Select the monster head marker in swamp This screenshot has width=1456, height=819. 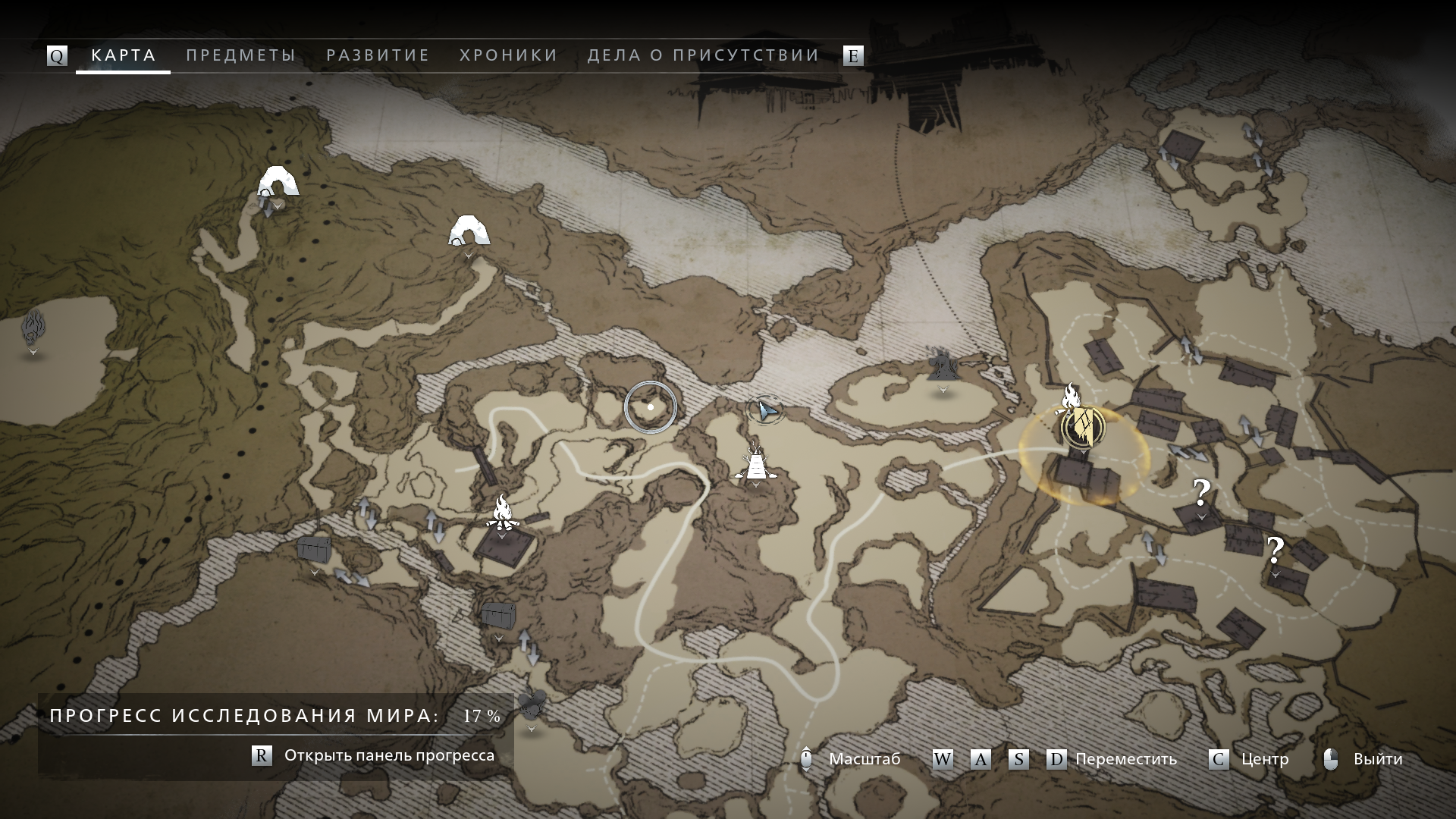click(33, 328)
